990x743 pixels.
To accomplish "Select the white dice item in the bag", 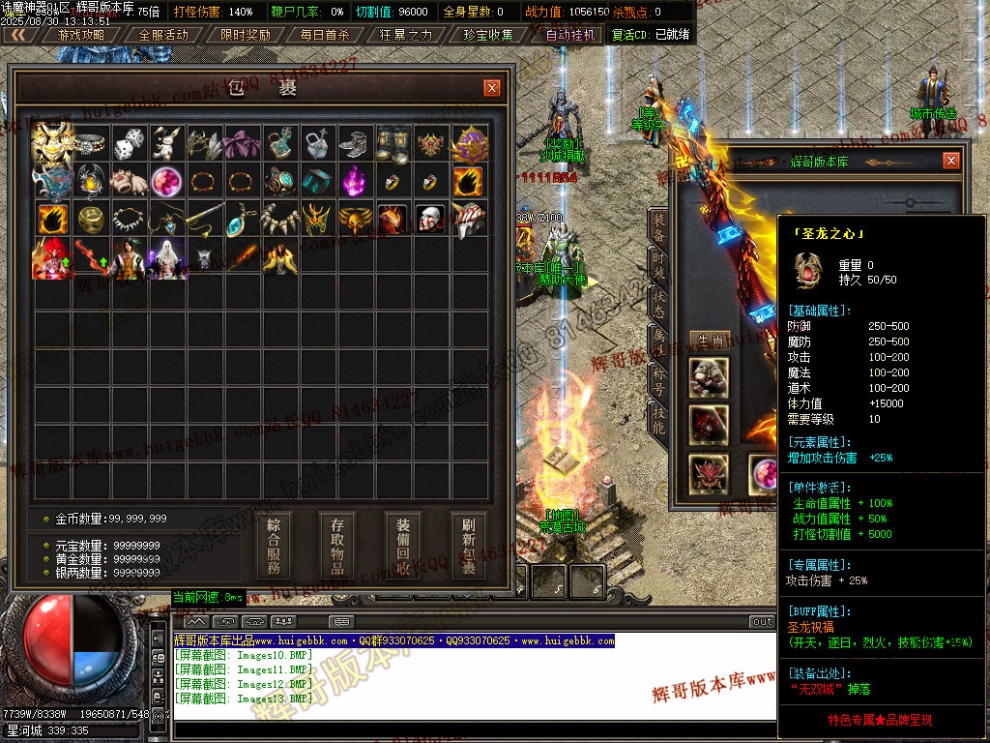I will pos(129,143).
